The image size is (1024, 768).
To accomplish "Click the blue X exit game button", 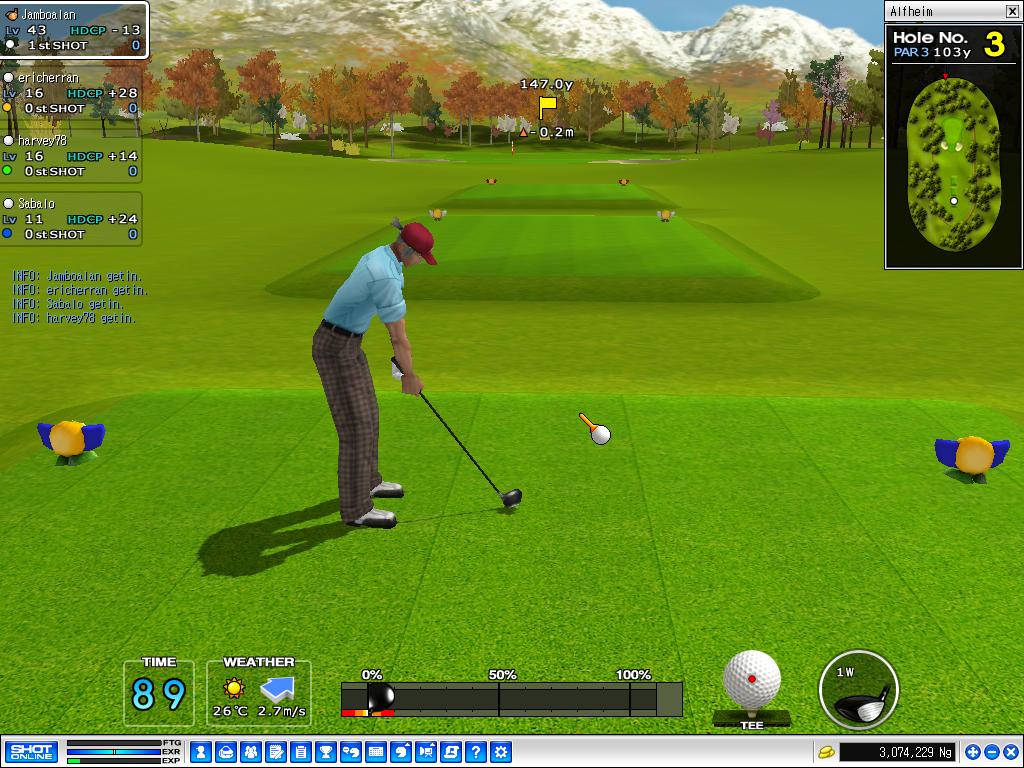I will pos(1009,752).
